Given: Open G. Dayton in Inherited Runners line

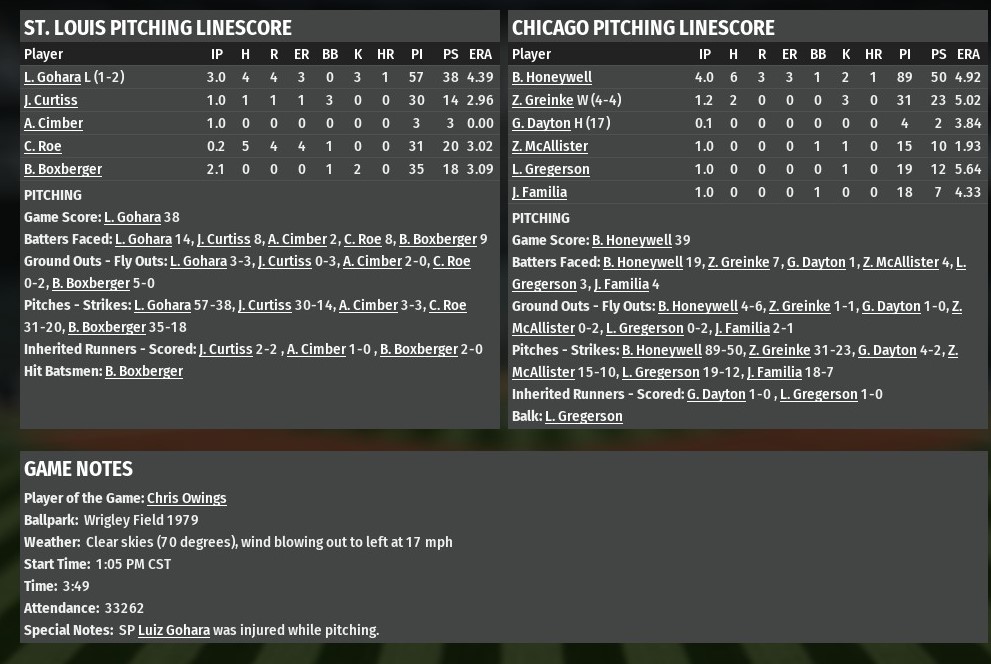Looking at the screenshot, I should [716, 394].
